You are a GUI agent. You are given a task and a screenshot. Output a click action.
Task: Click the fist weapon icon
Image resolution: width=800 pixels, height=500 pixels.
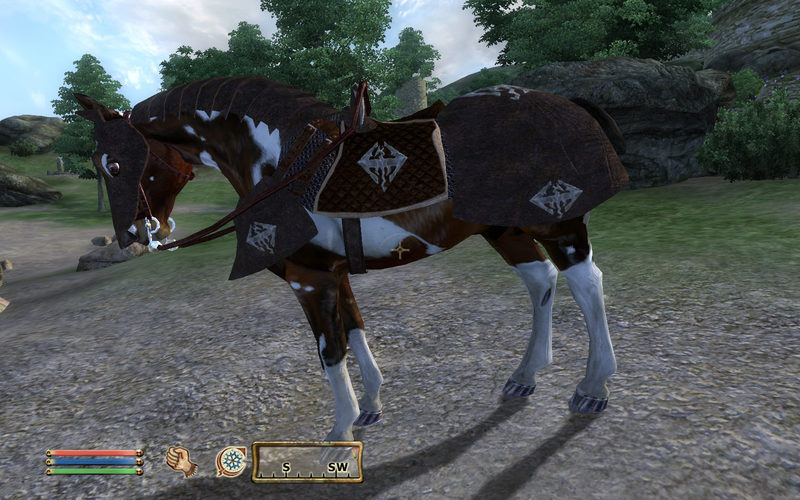pos(181,461)
